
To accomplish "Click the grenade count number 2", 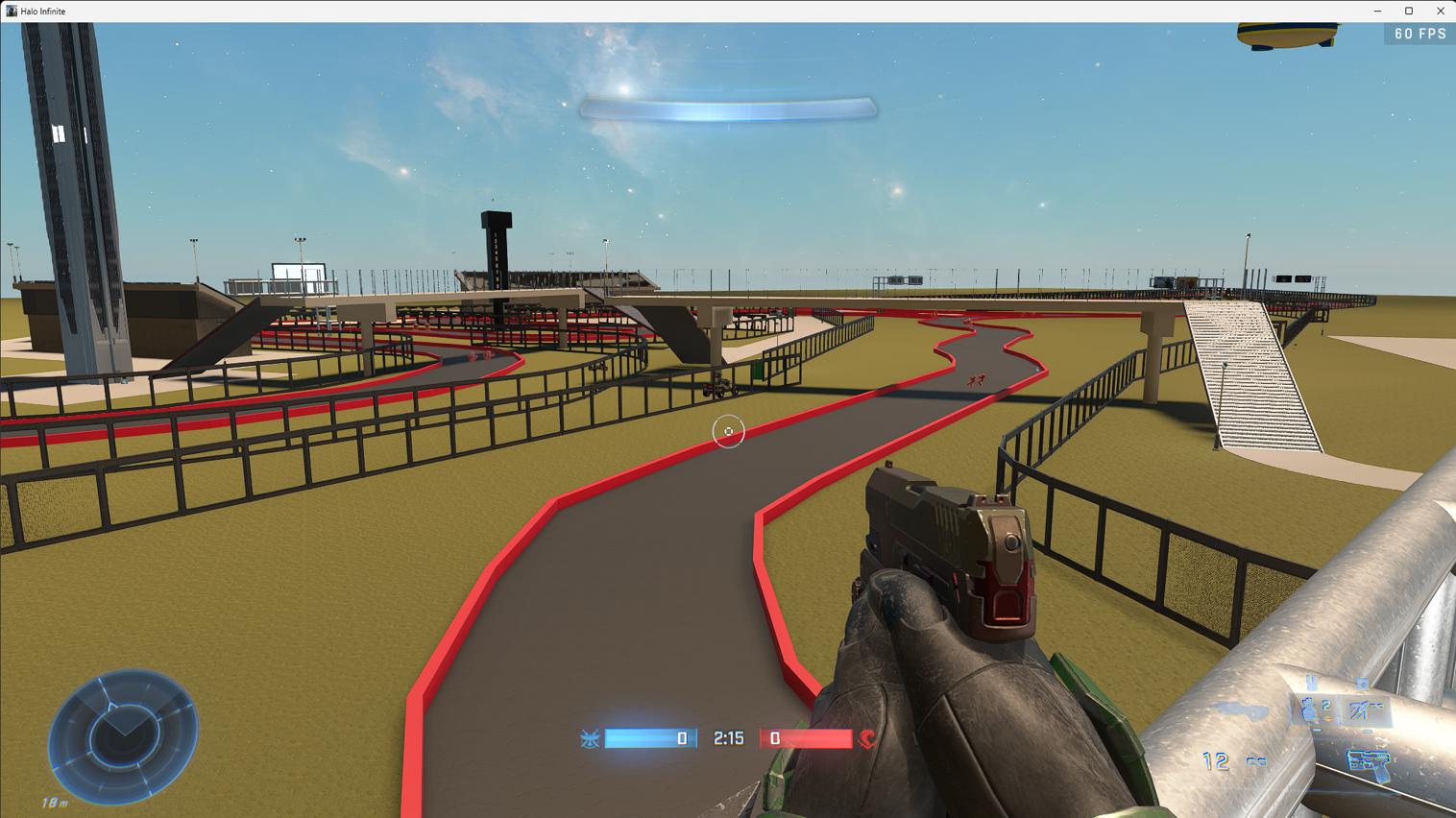I will click(x=1325, y=705).
